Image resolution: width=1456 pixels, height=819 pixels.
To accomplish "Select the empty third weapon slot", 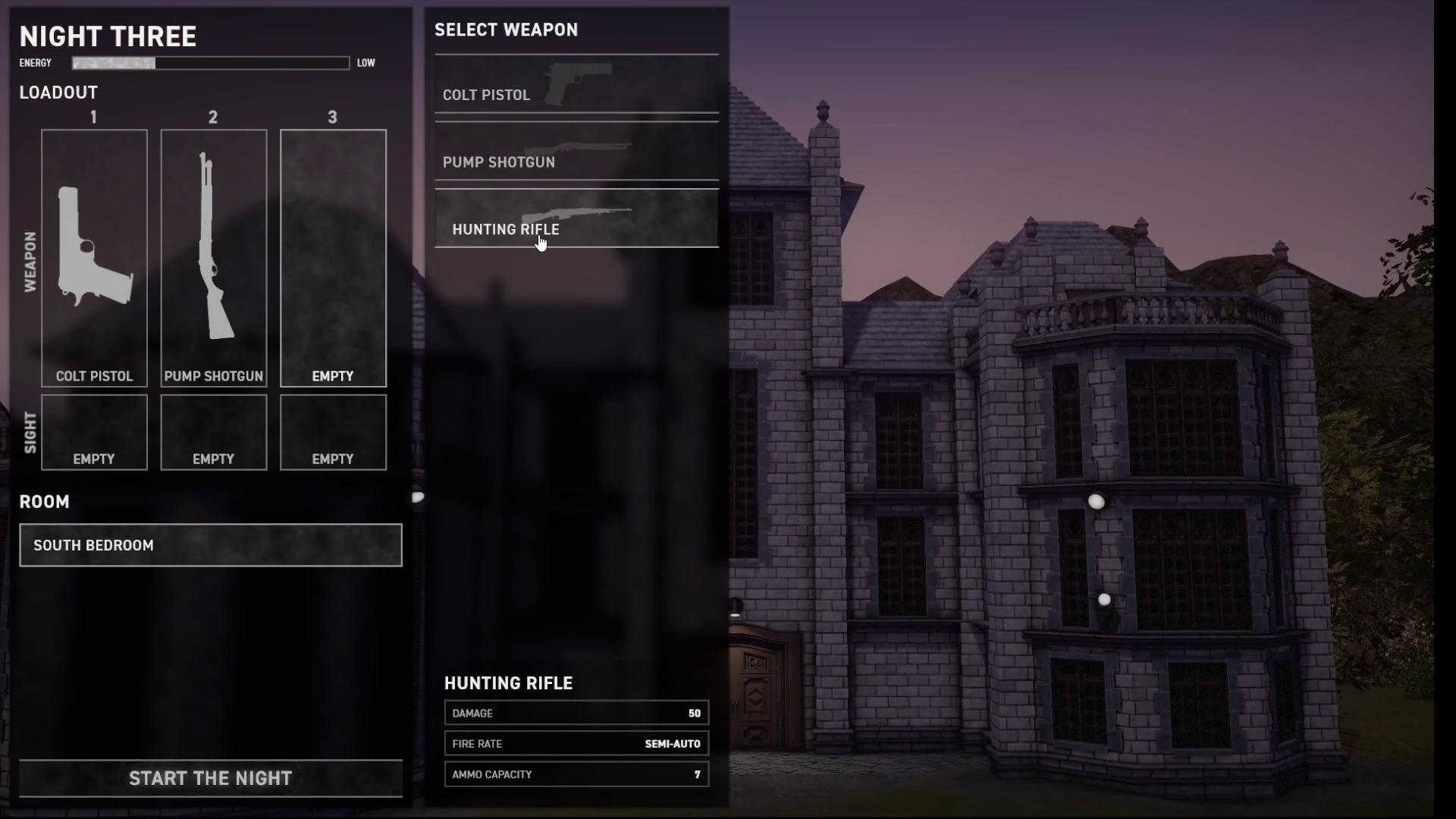I will tap(333, 258).
